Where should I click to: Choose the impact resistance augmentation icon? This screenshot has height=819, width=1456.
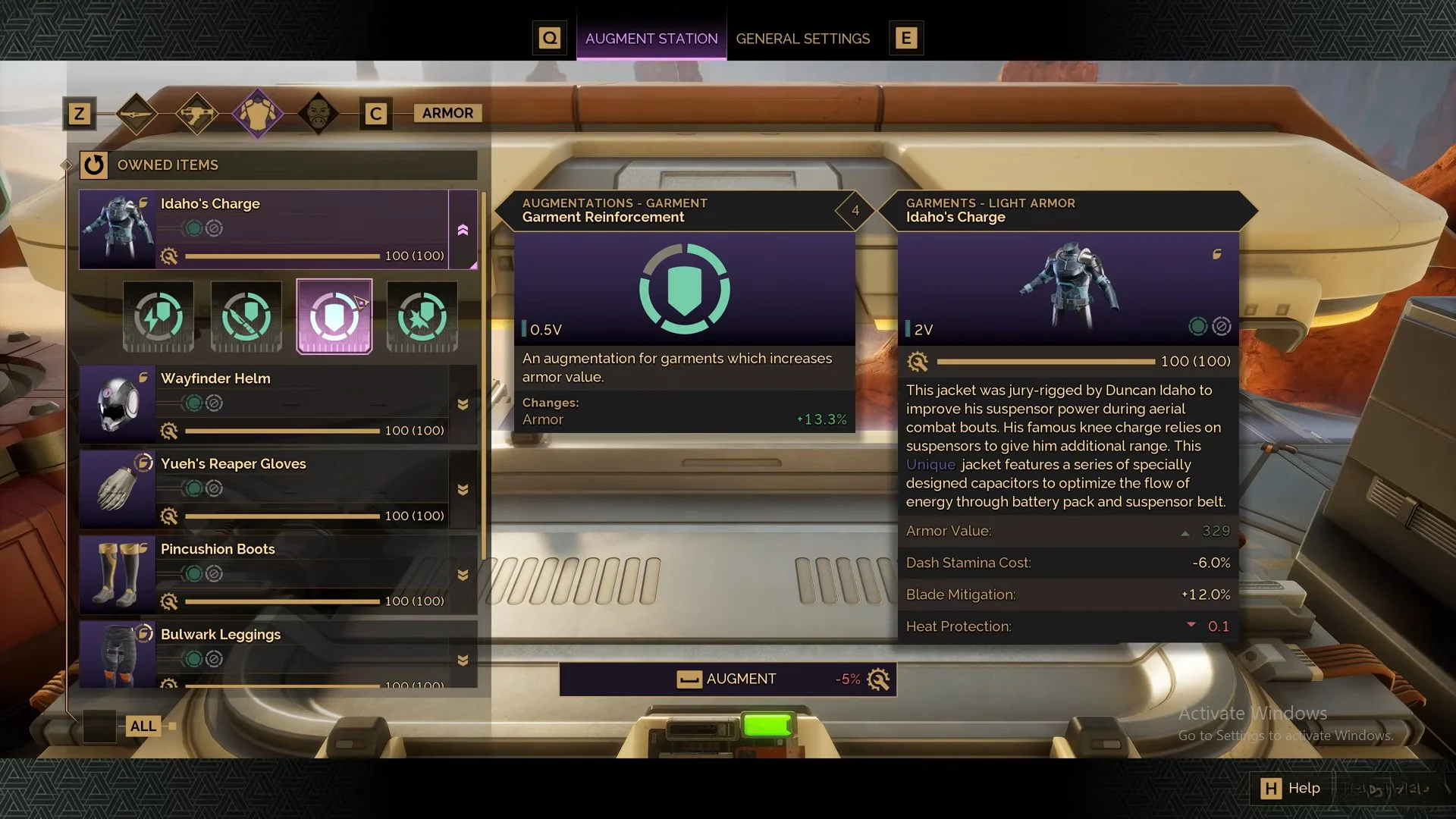(422, 316)
